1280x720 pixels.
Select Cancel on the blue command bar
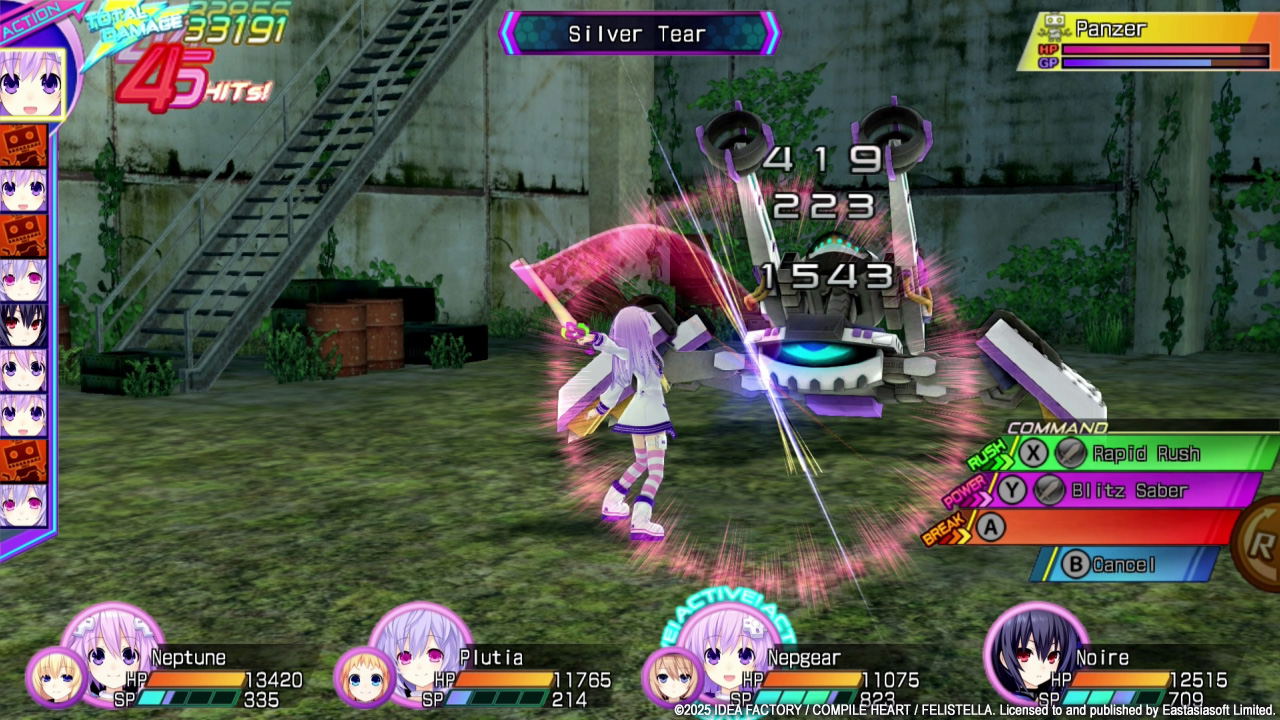pyautogui.click(x=1125, y=565)
